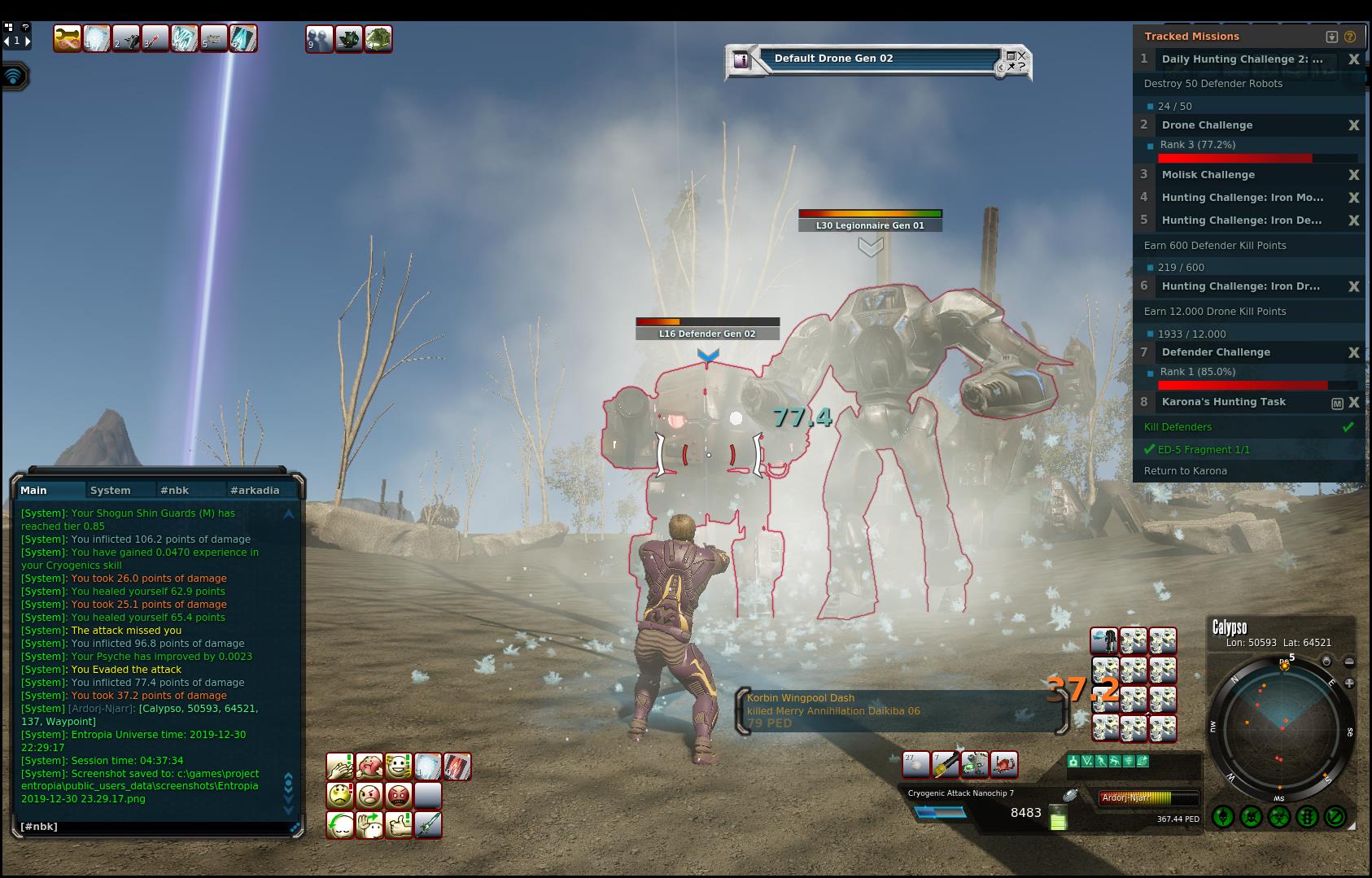The image size is (1372, 878).
Task: Play the clapping hands emote
Action: click(339, 766)
